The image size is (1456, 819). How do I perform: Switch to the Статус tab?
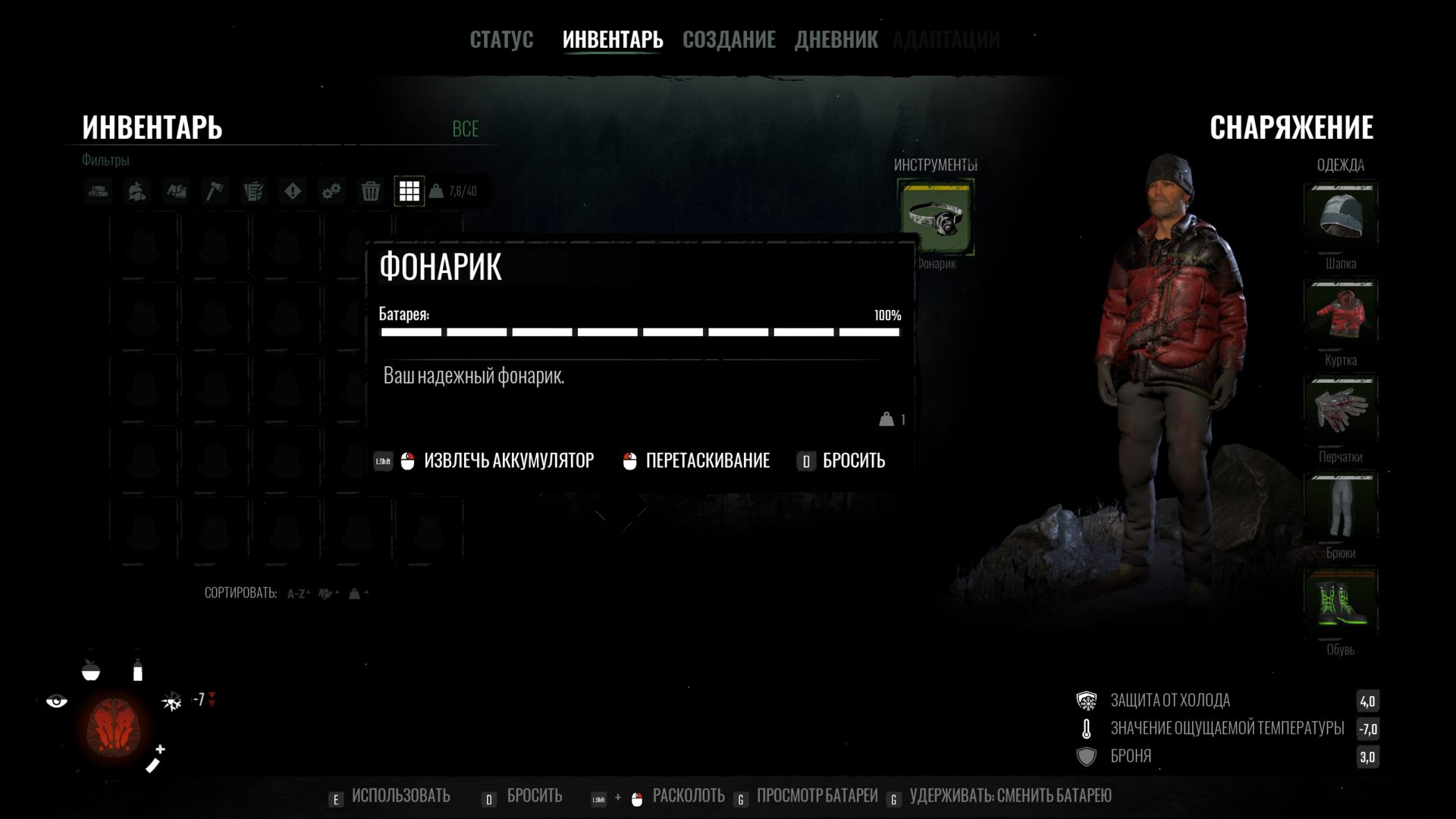click(501, 39)
